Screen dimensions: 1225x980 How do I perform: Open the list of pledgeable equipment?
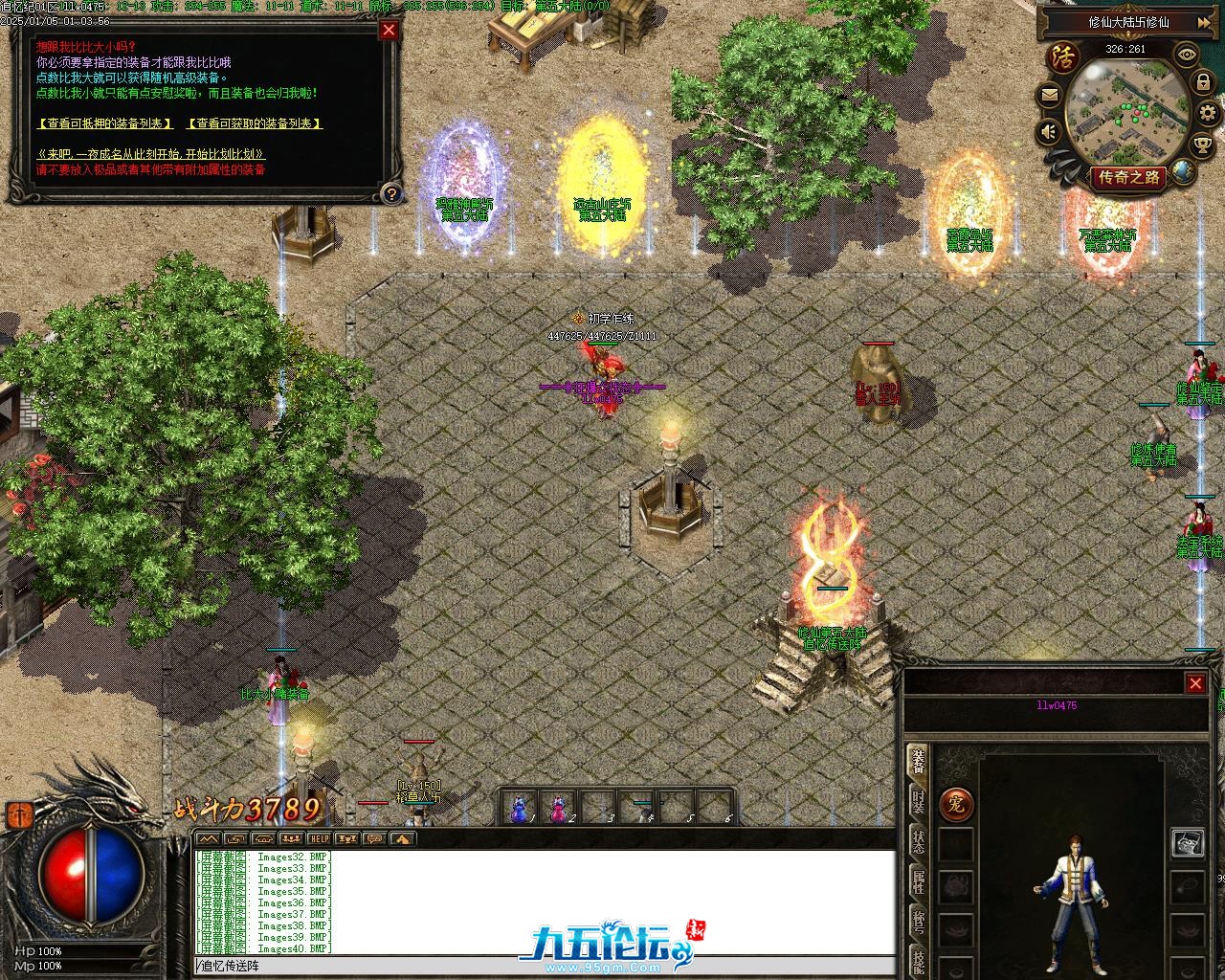point(105,123)
